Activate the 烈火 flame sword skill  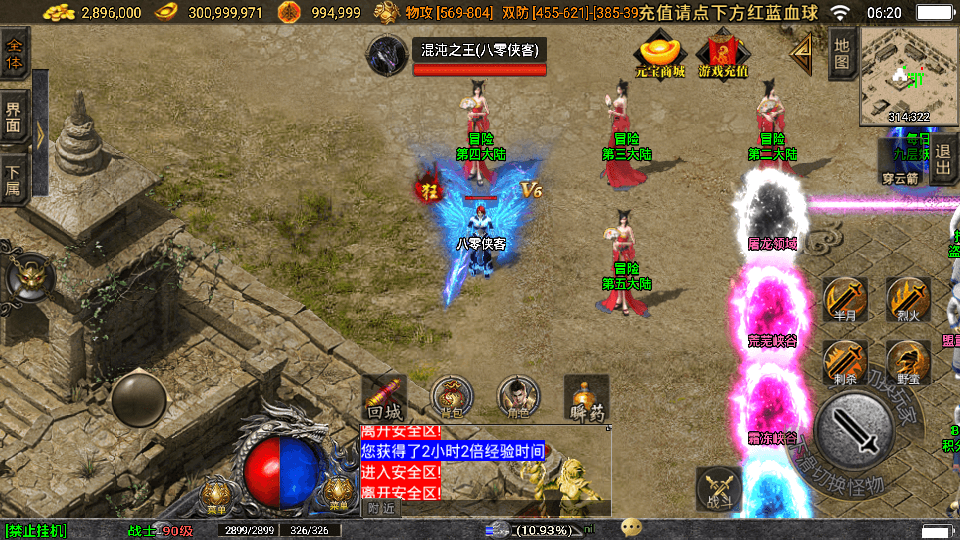click(907, 299)
